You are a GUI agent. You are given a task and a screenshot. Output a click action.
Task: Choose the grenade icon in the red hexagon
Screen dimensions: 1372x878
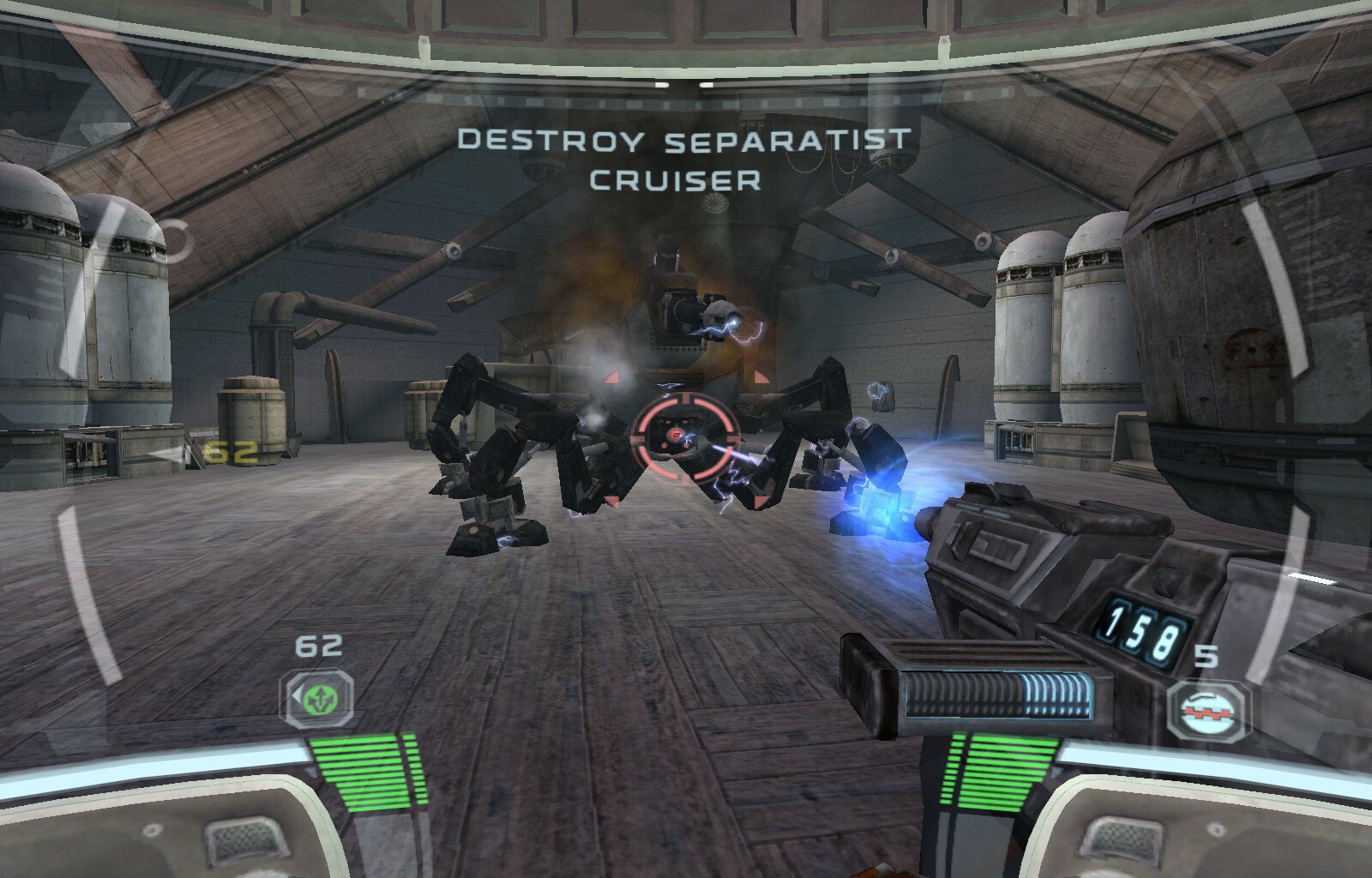[x=1210, y=710]
